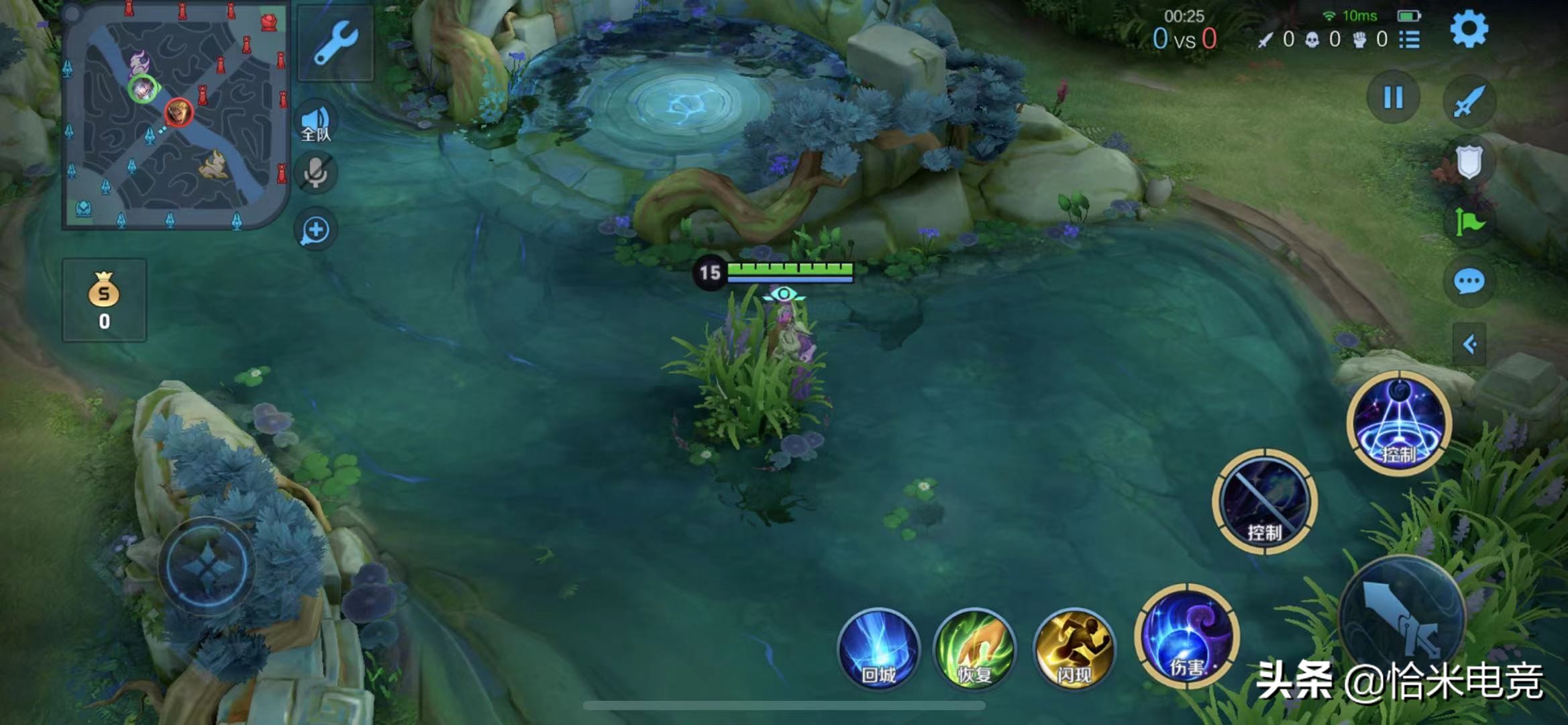Toggle the 全队 team voice speaker
The height and width of the screenshot is (725, 1568).
[x=315, y=122]
